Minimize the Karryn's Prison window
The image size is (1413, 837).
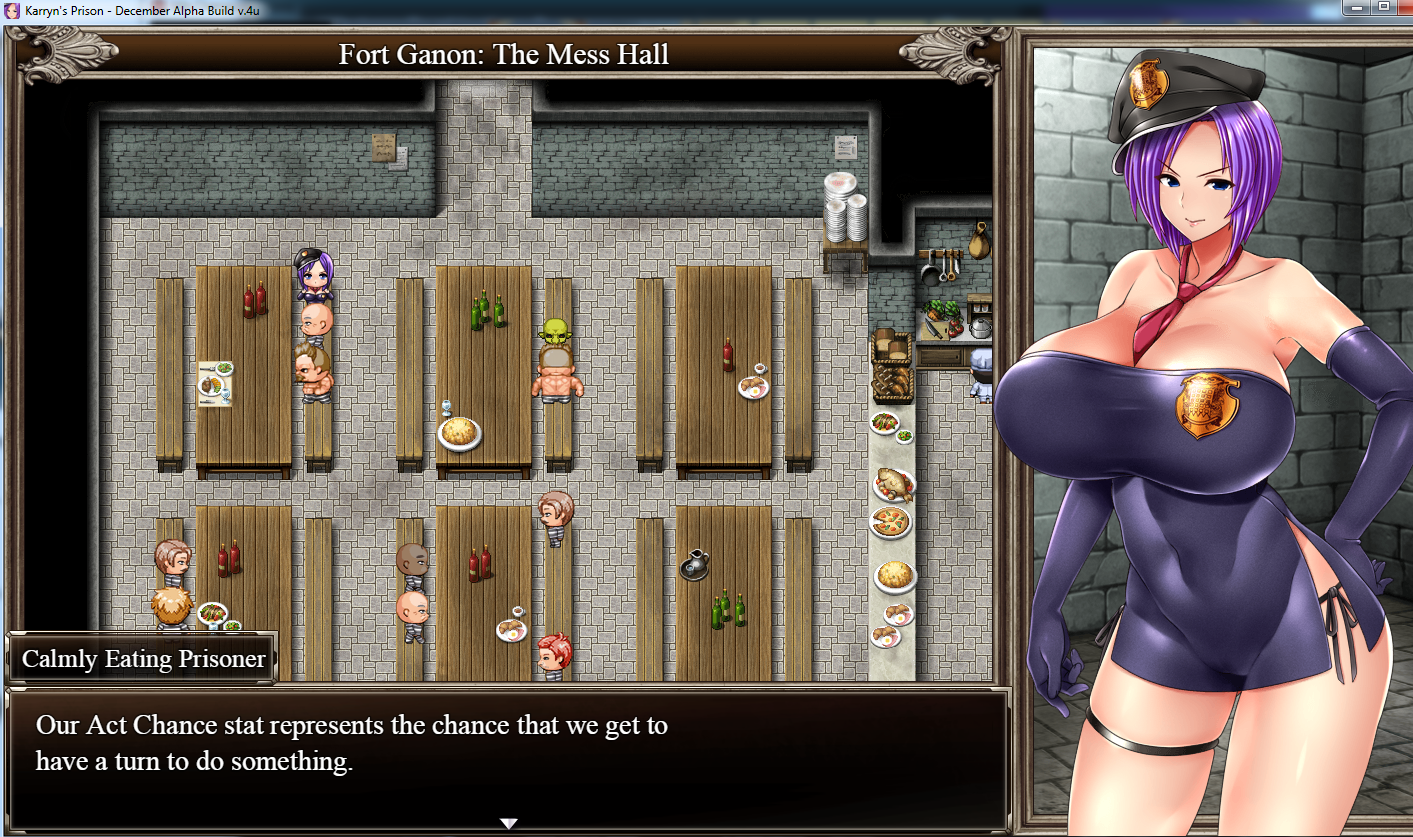(x=1357, y=6)
